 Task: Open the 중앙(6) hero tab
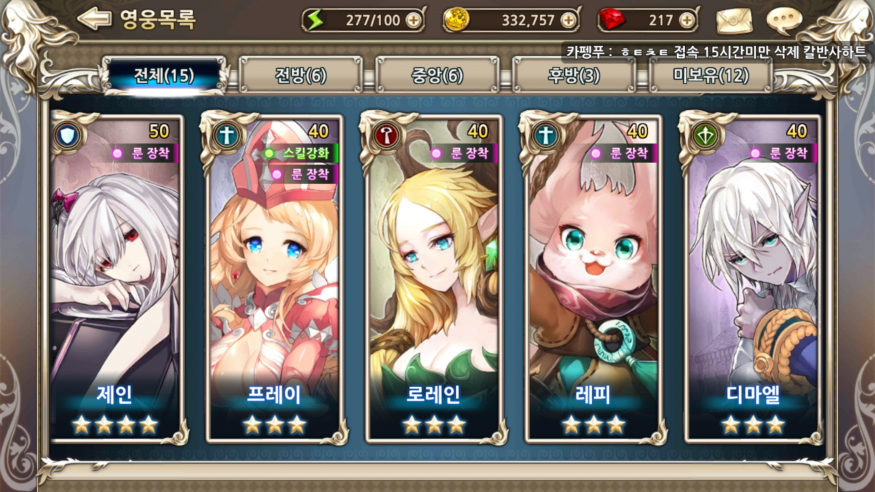pyautogui.click(x=436, y=75)
